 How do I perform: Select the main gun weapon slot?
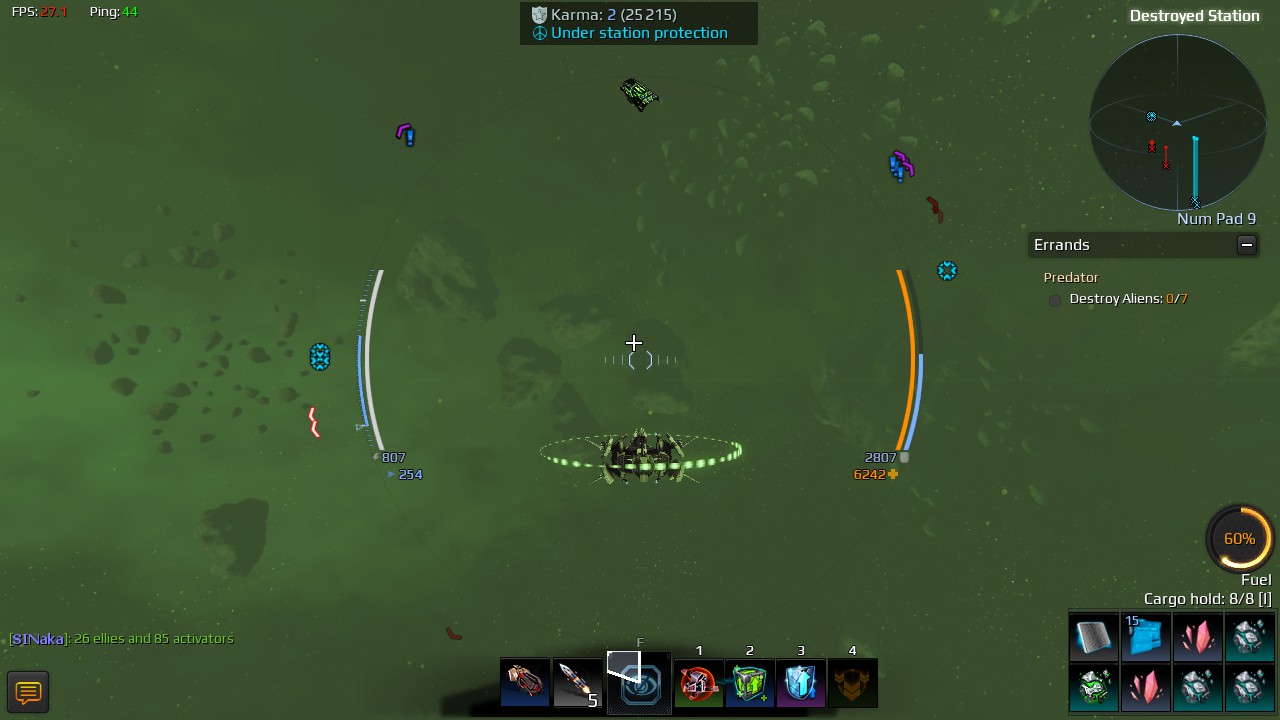[525, 682]
